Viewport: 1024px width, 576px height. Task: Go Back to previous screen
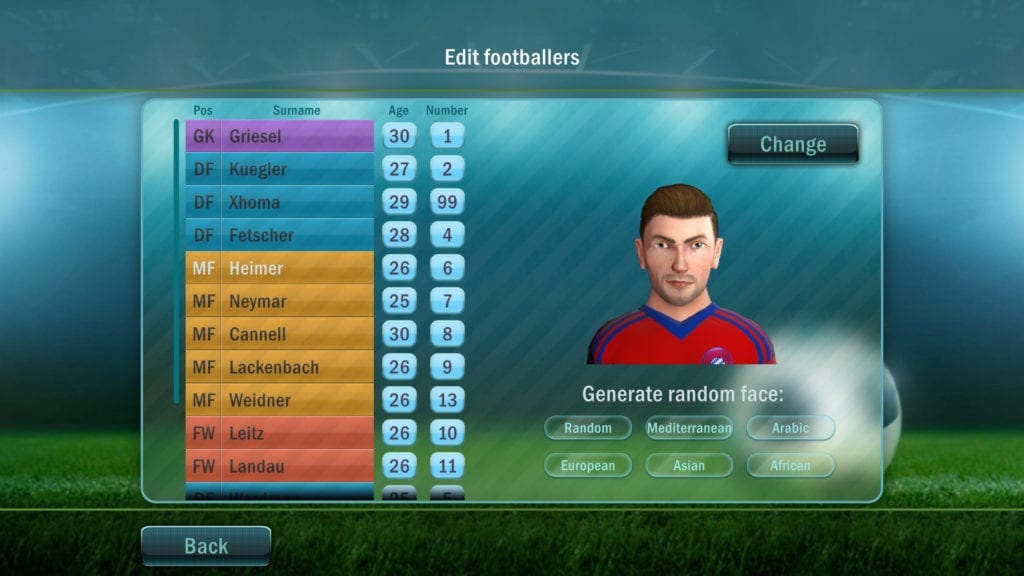point(206,546)
